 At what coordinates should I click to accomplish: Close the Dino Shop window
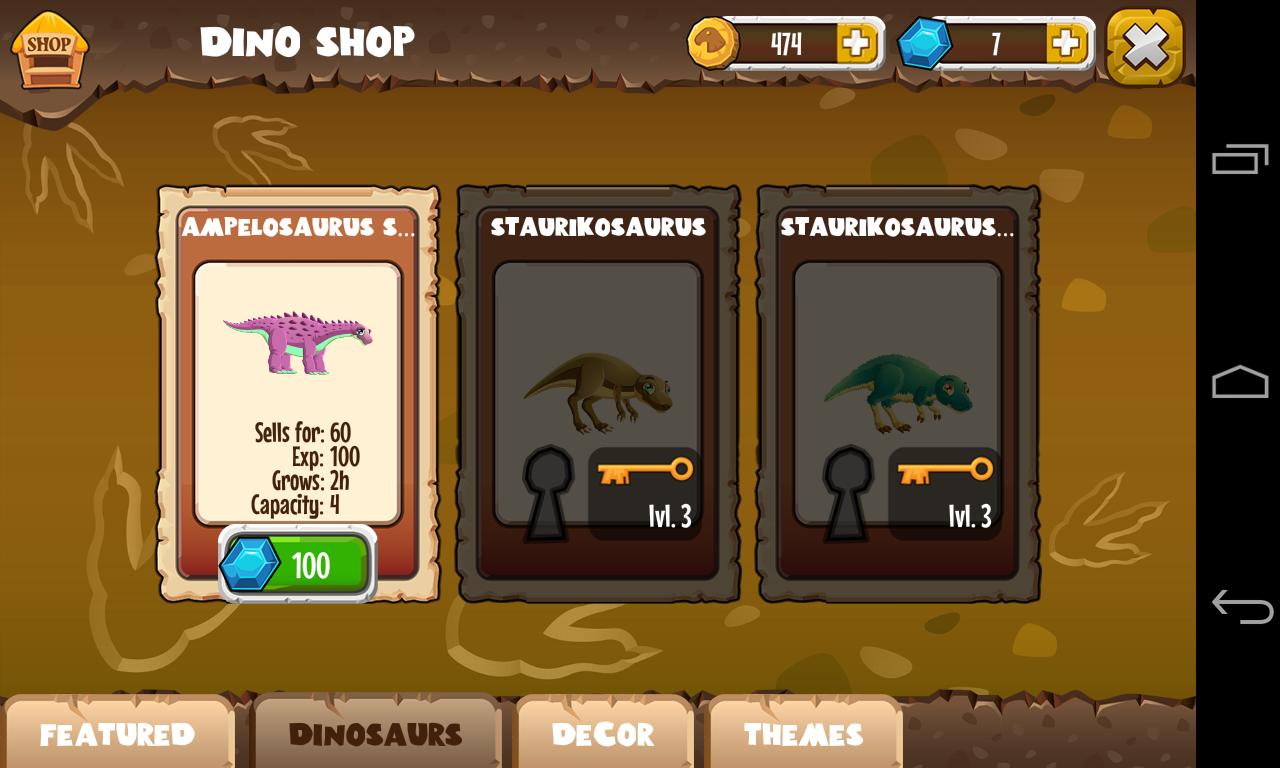point(1144,45)
